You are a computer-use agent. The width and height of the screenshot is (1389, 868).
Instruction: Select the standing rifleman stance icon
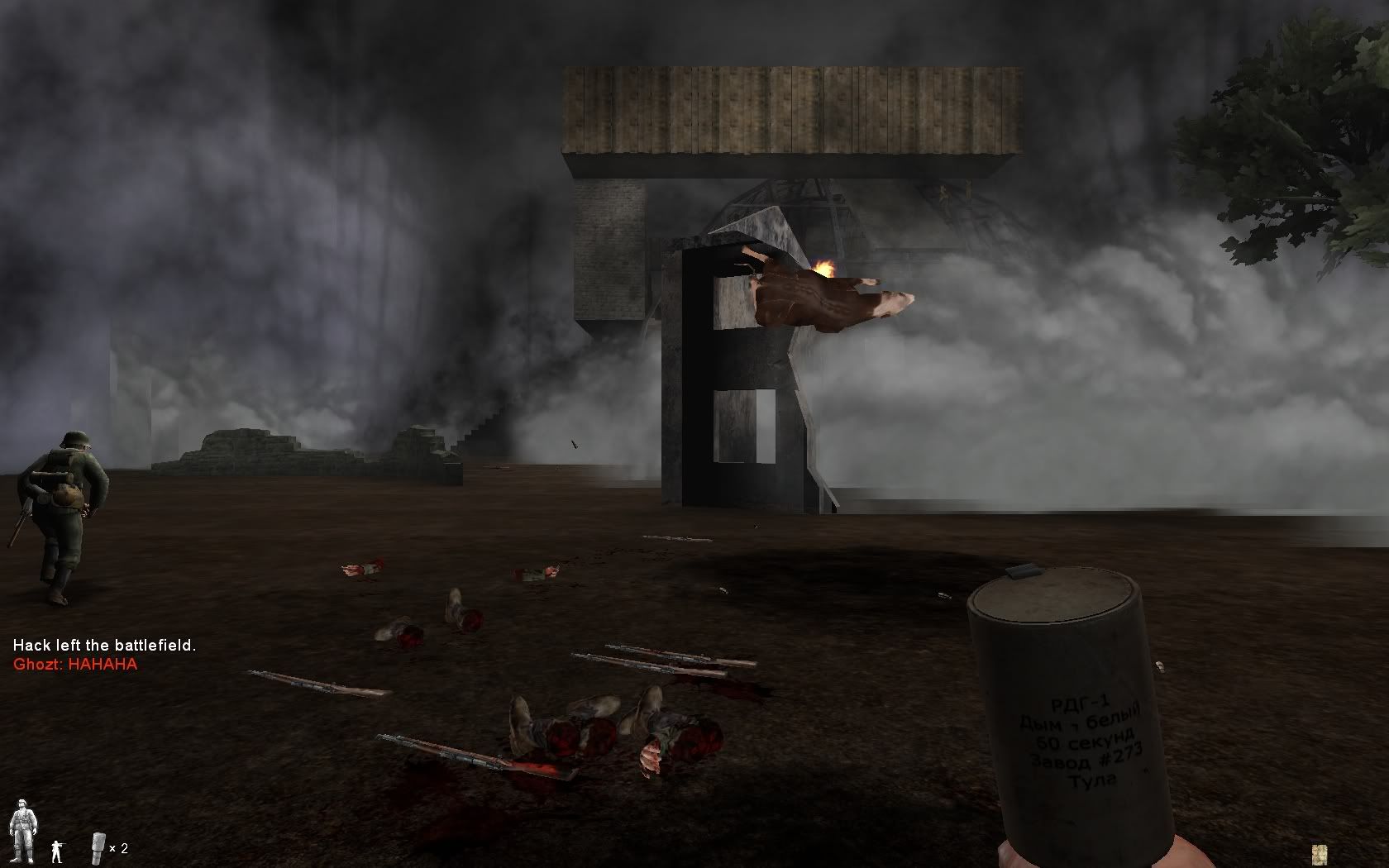point(56,850)
